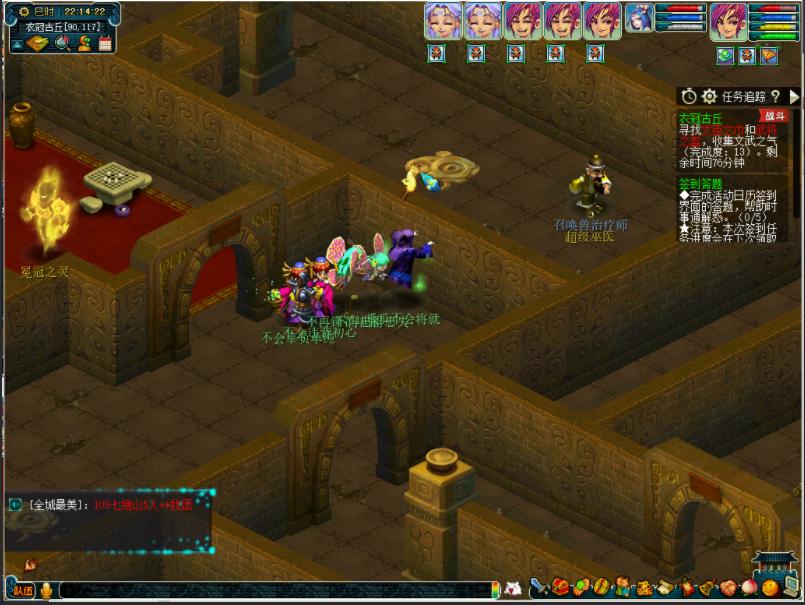Open the helper icon with question mark
The width and height of the screenshot is (805, 605).
[x=84, y=43]
